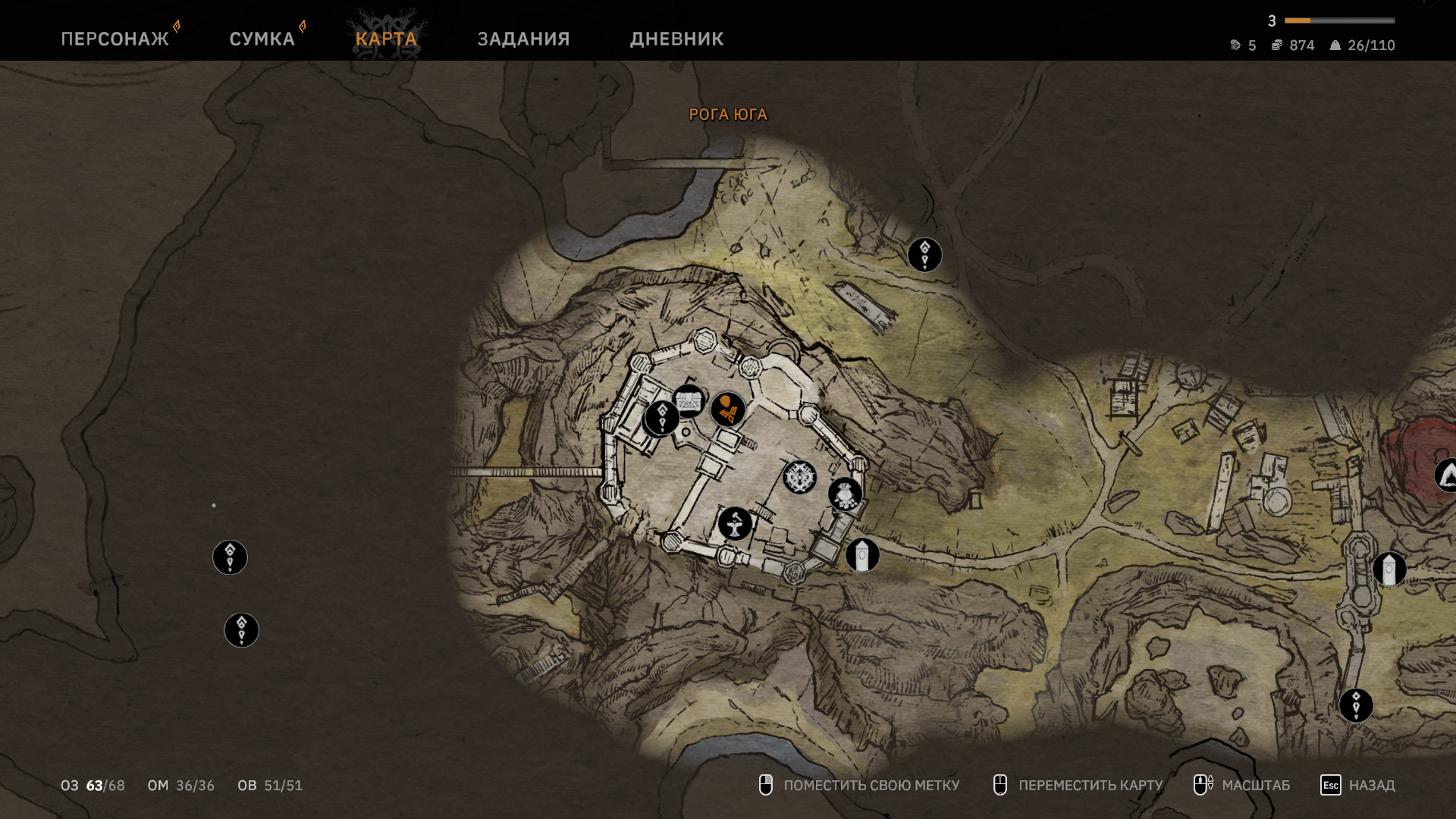Select the КАРТА map tab

click(x=386, y=39)
